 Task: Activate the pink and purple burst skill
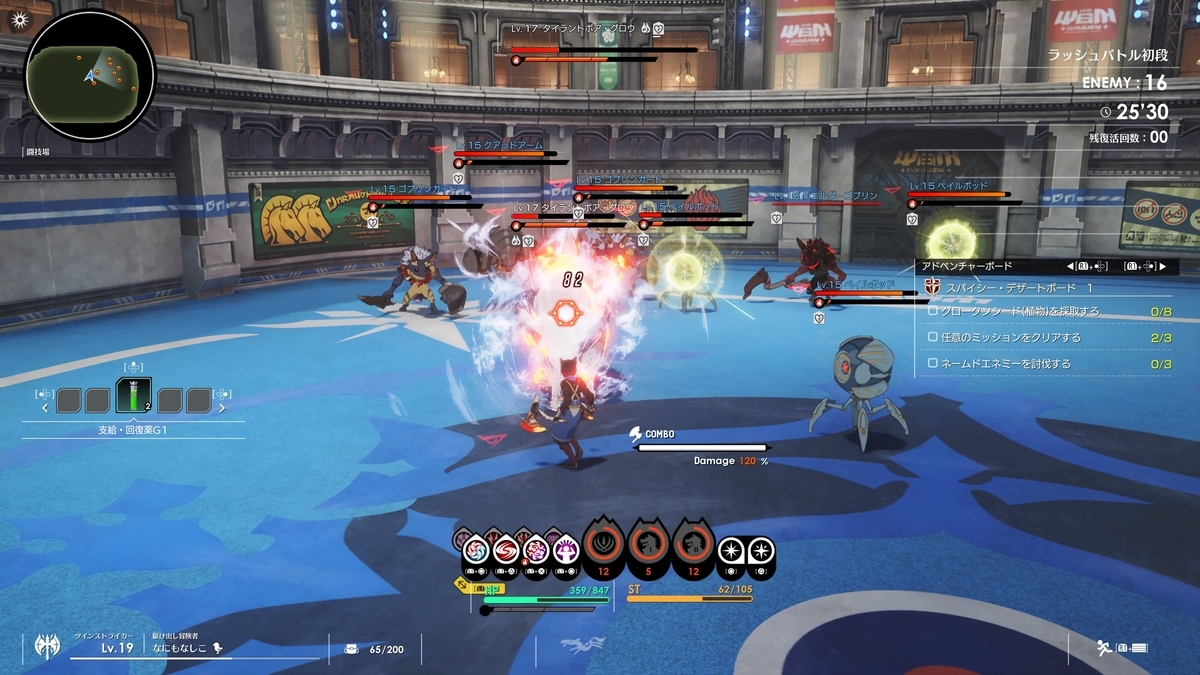click(x=537, y=550)
